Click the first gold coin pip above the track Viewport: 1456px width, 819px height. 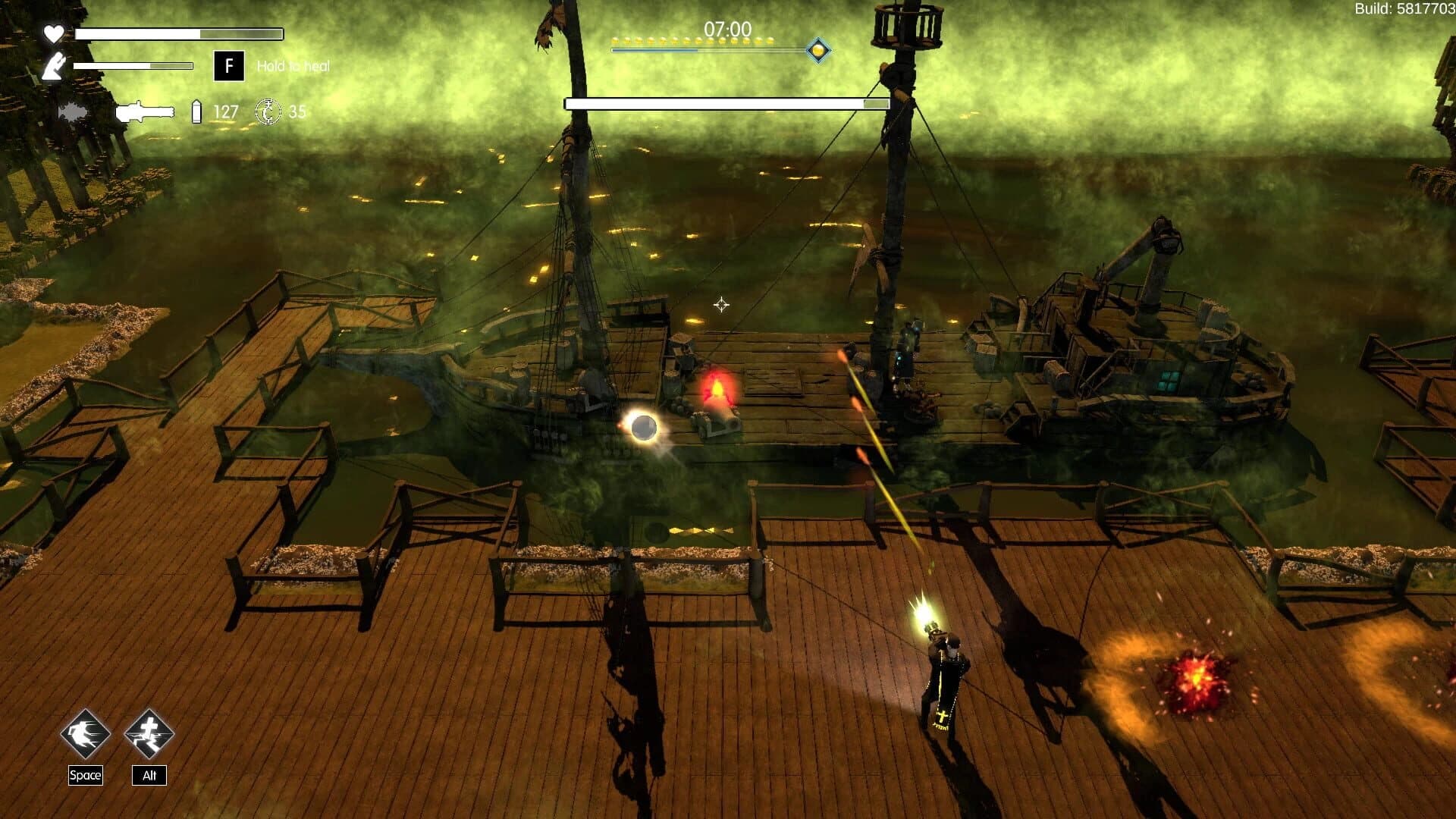click(x=616, y=41)
